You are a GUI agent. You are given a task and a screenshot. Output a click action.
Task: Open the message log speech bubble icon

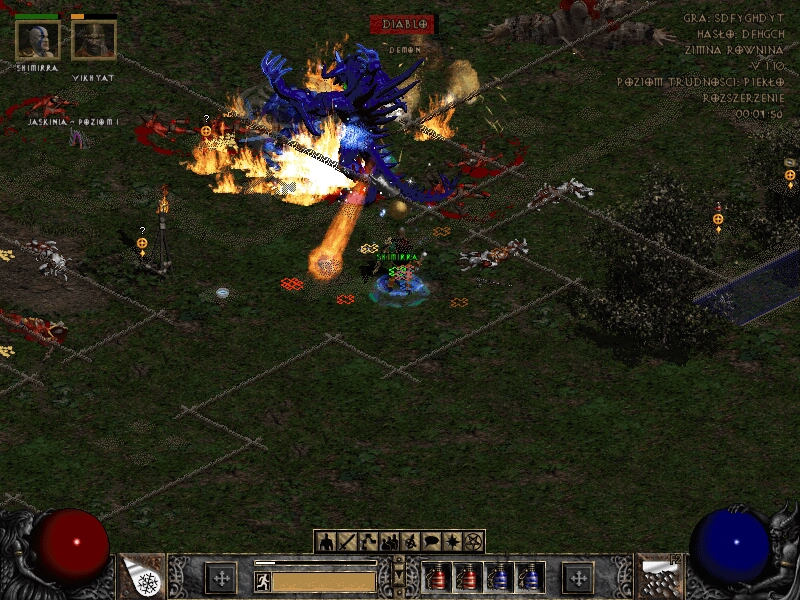click(431, 541)
